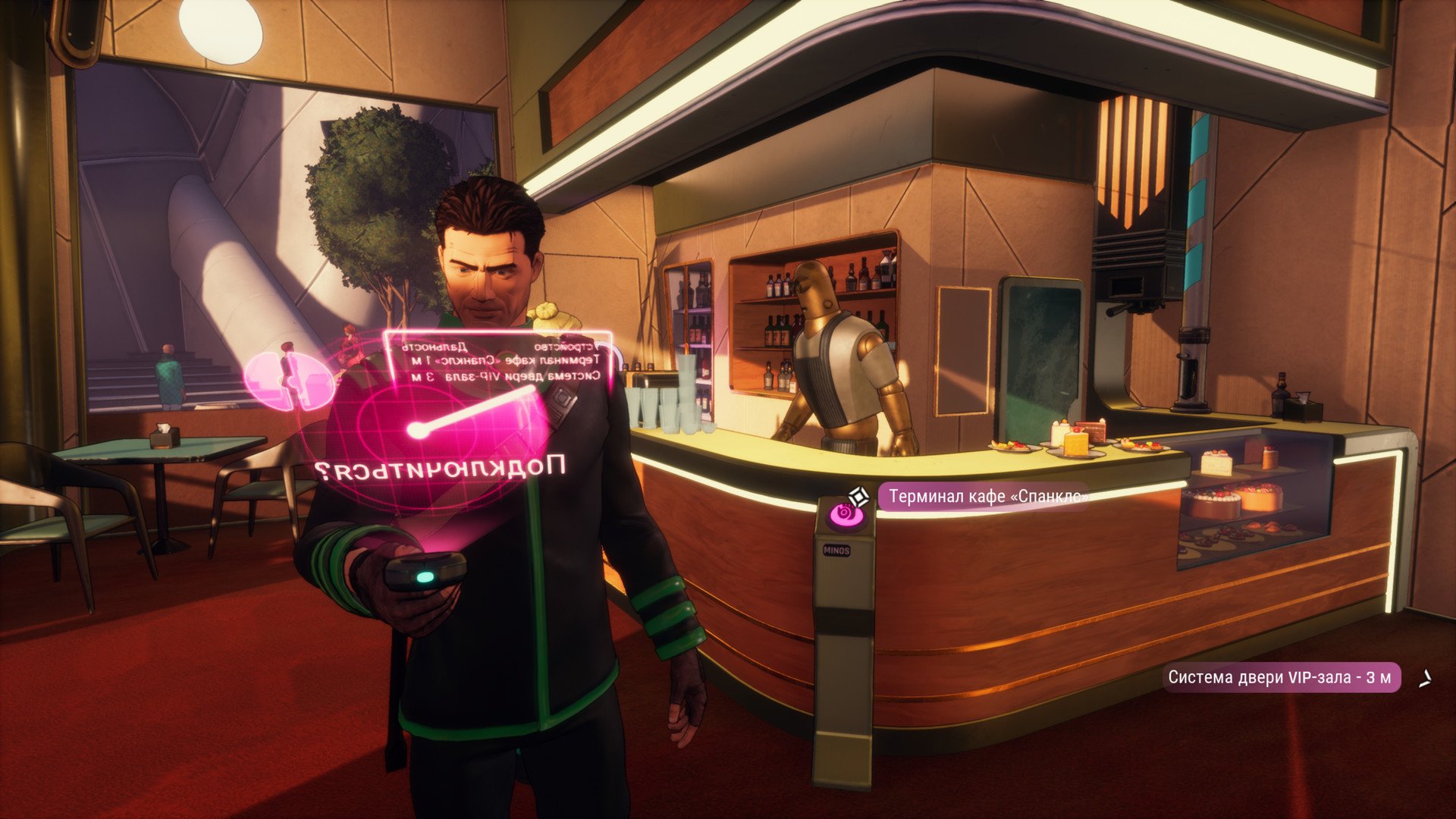The image size is (1456, 819).
Task: Click the pink terminal interaction marker icon
Action: [843, 513]
